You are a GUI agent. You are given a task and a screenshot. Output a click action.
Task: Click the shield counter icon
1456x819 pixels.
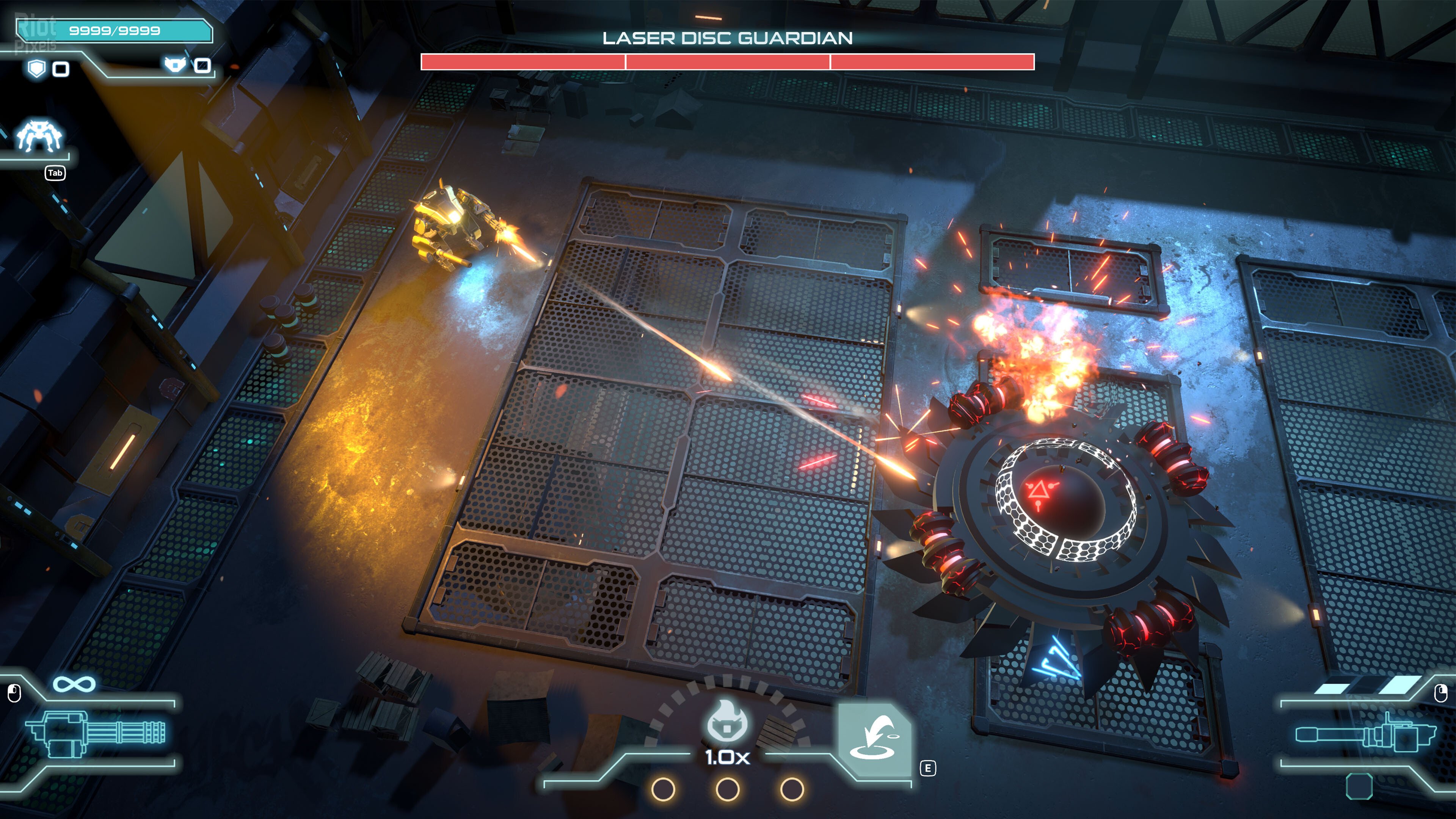coord(37,69)
